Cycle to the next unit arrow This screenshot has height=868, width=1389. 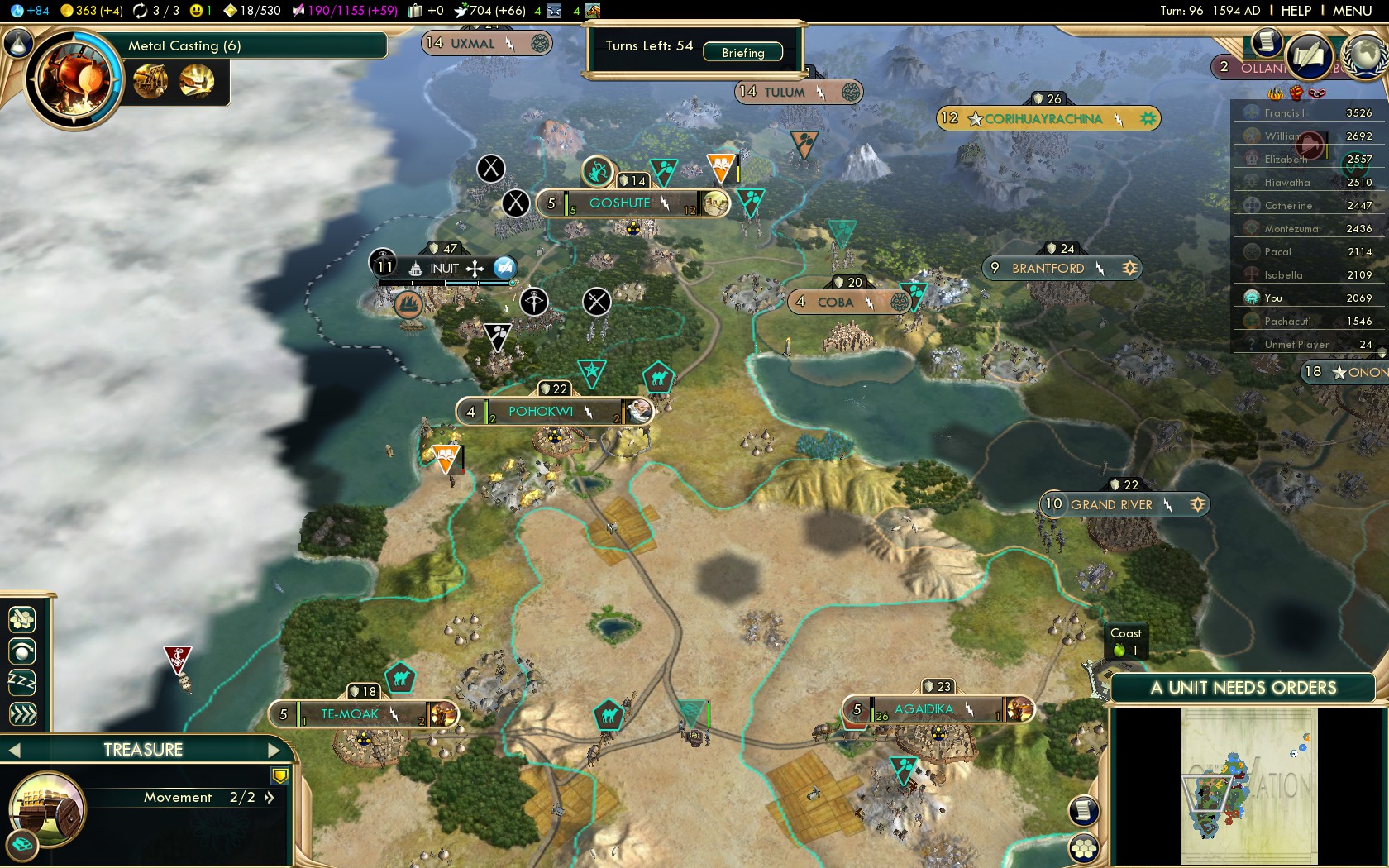[x=275, y=750]
